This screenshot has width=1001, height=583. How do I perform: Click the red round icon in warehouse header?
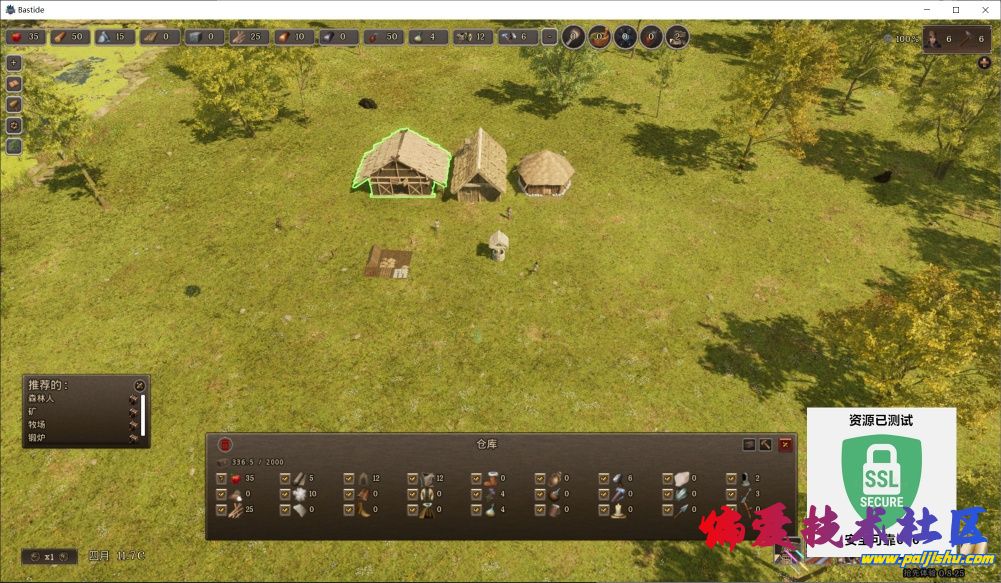[225, 444]
